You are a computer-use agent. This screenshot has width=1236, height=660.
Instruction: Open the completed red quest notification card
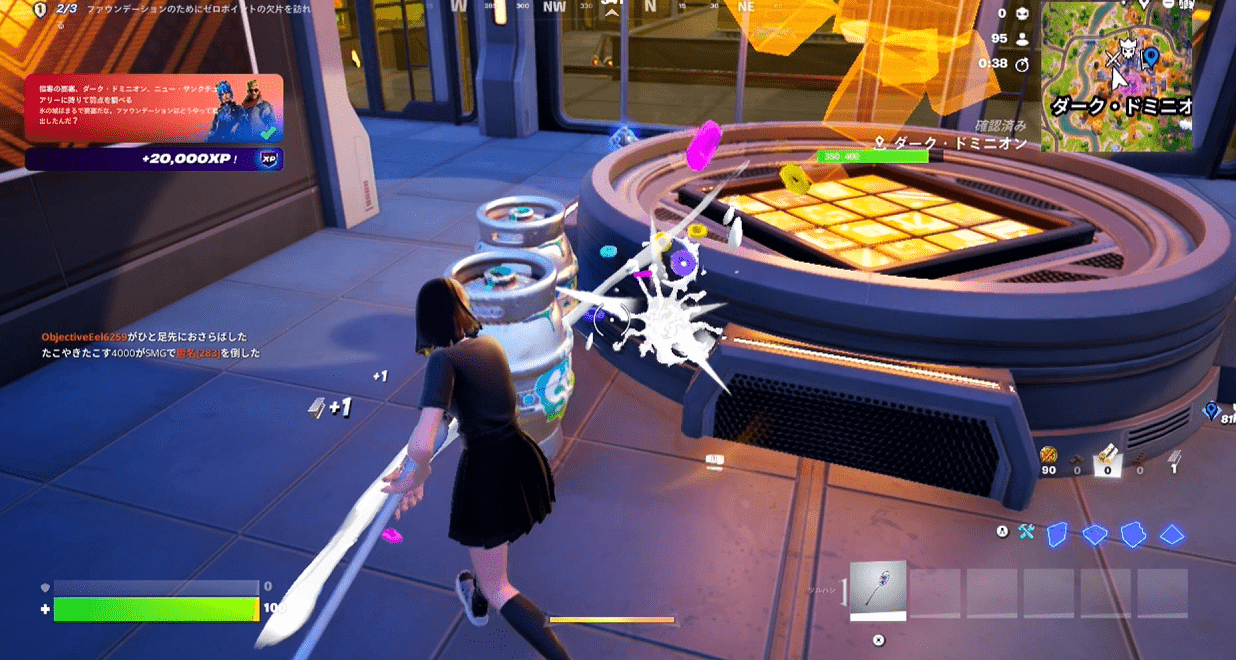154,108
